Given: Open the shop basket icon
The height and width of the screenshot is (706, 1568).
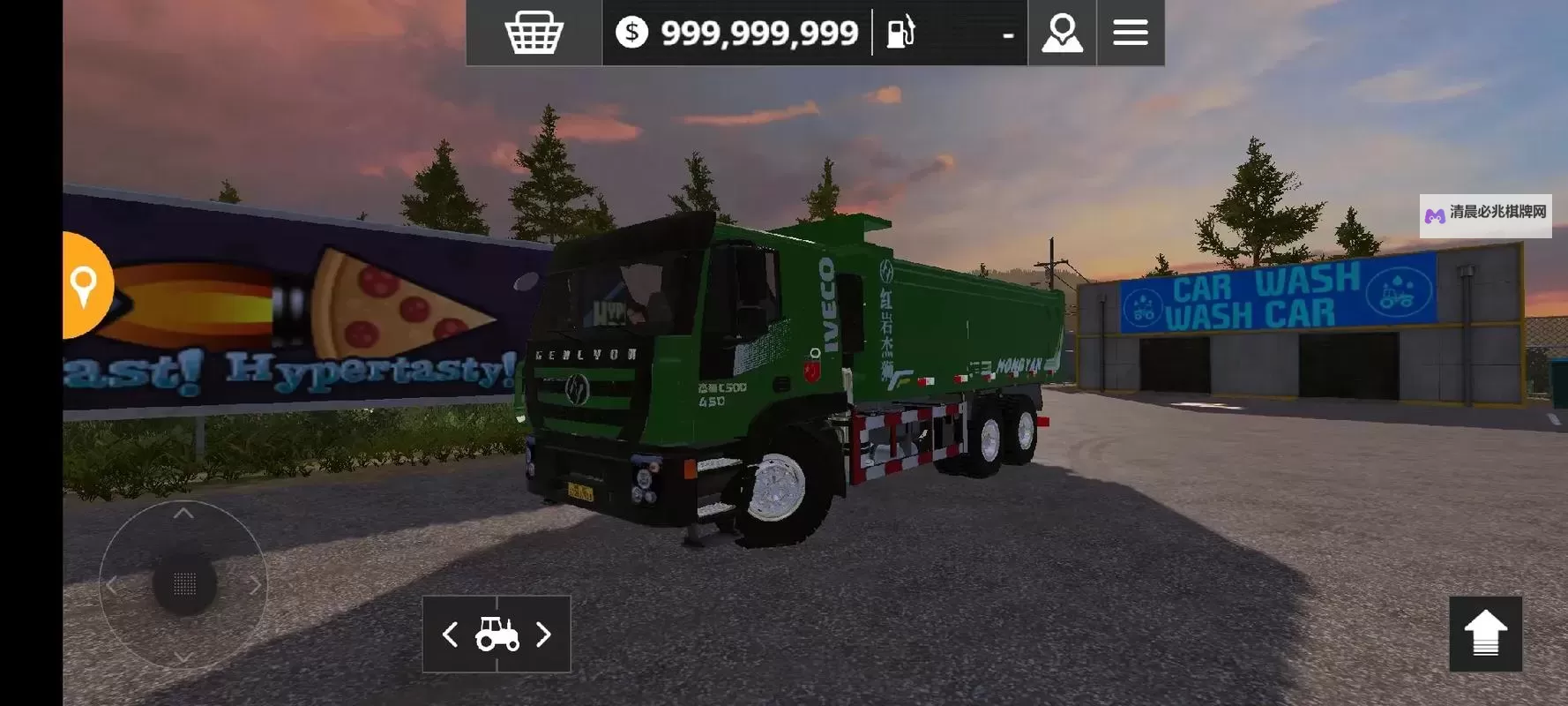Looking at the screenshot, I should (x=534, y=33).
